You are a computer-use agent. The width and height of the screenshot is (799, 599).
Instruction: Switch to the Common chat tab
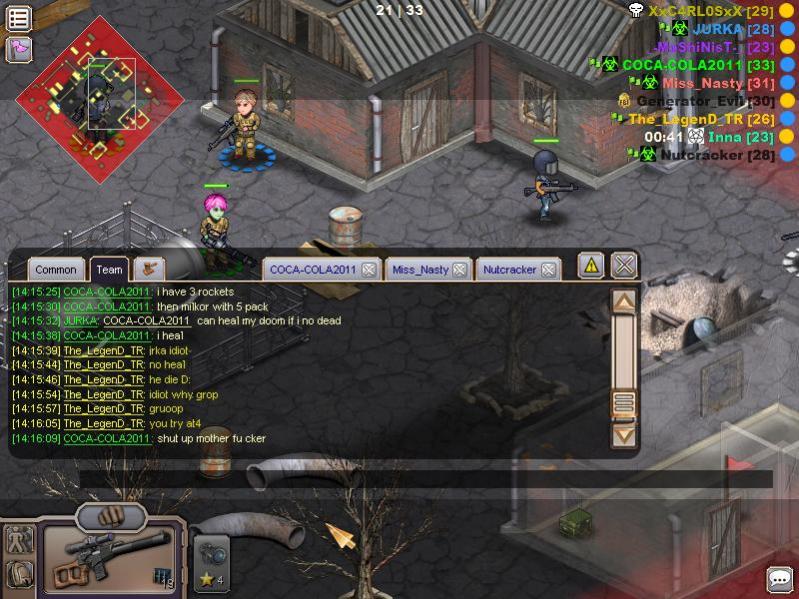[55, 269]
